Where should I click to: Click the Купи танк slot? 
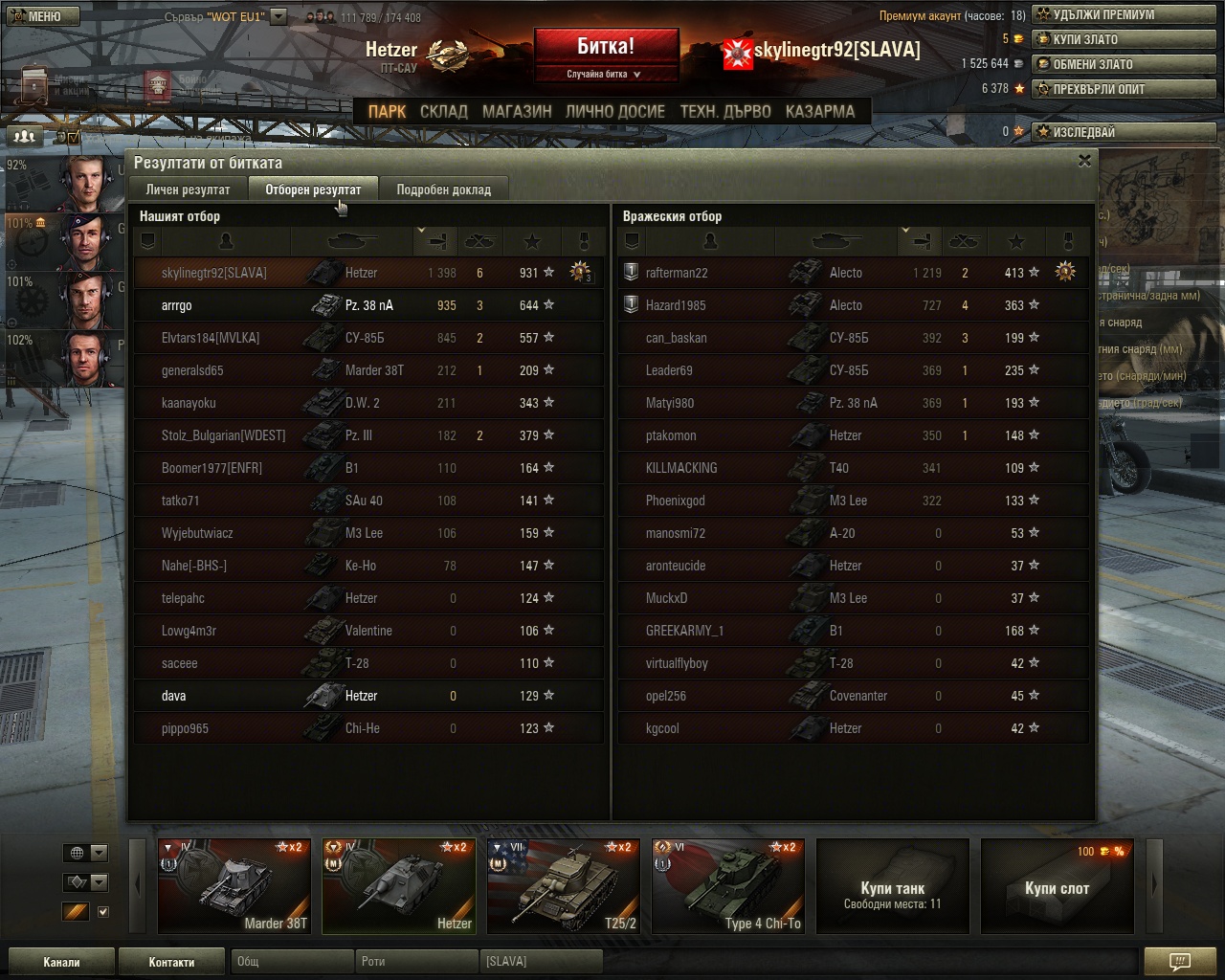892,885
